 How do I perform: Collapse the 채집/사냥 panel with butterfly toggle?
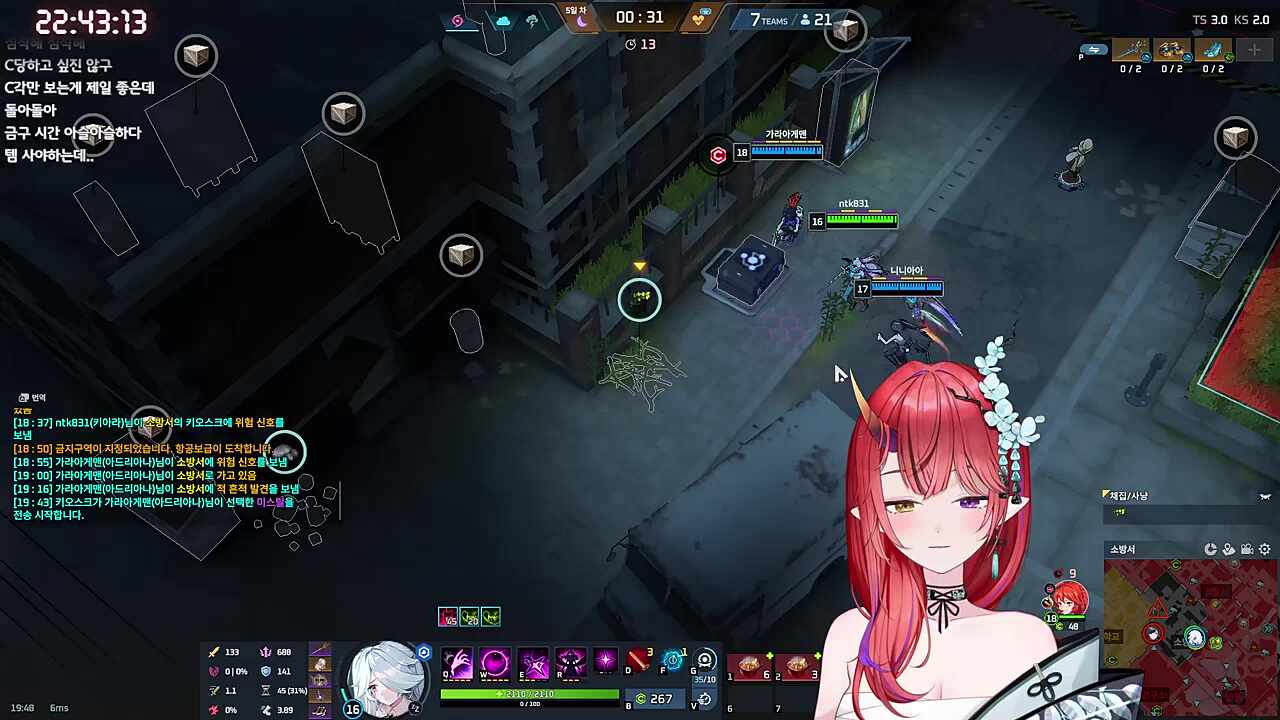click(x=1264, y=496)
